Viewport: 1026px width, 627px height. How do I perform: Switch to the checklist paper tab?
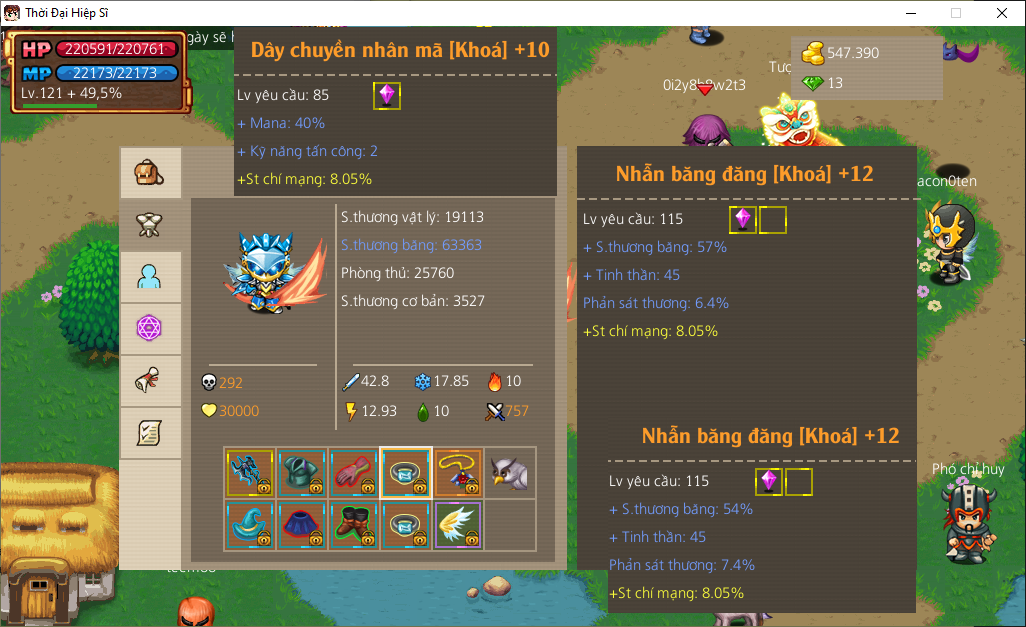pyautogui.click(x=150, y=433)
